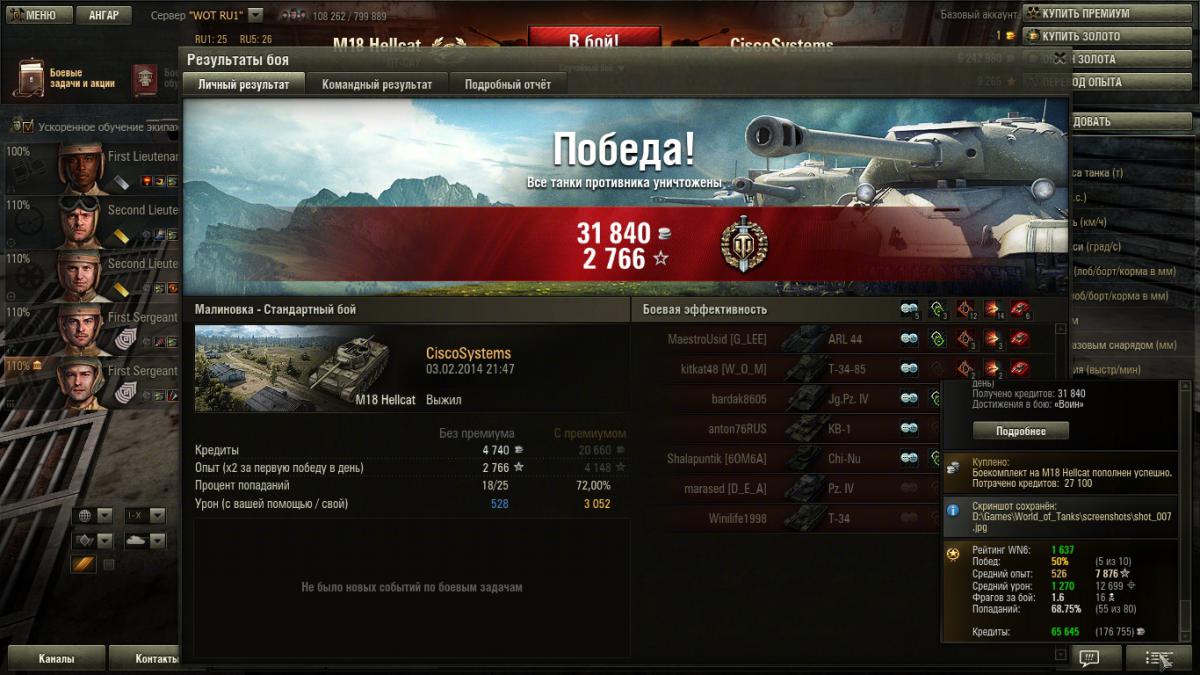Image resolution: width=1200 pixels, height=675 pixels.
Task: Go to the Ангар hangar
Action: [x=103, y=15]
